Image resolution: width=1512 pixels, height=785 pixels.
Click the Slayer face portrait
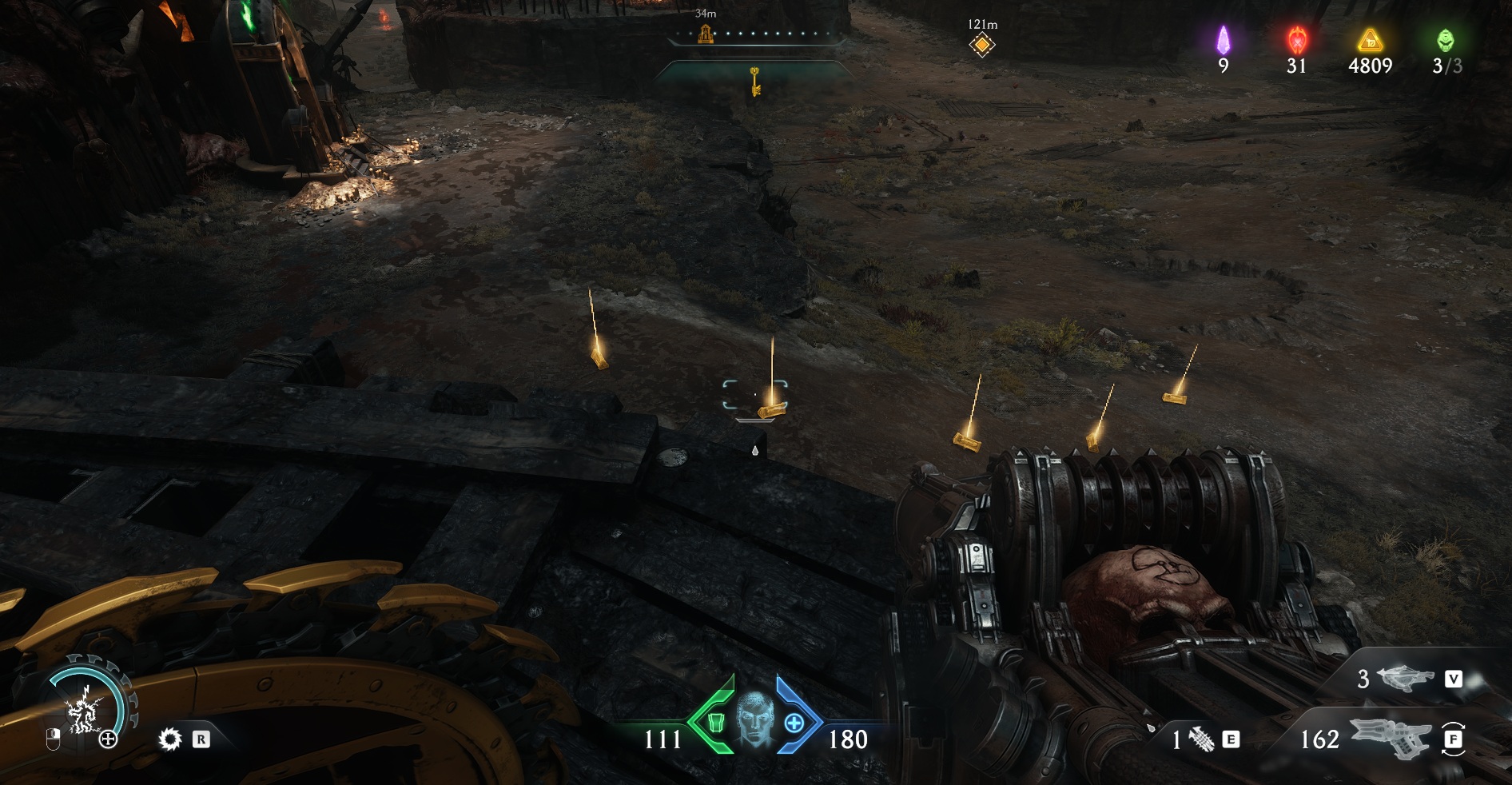754,719
